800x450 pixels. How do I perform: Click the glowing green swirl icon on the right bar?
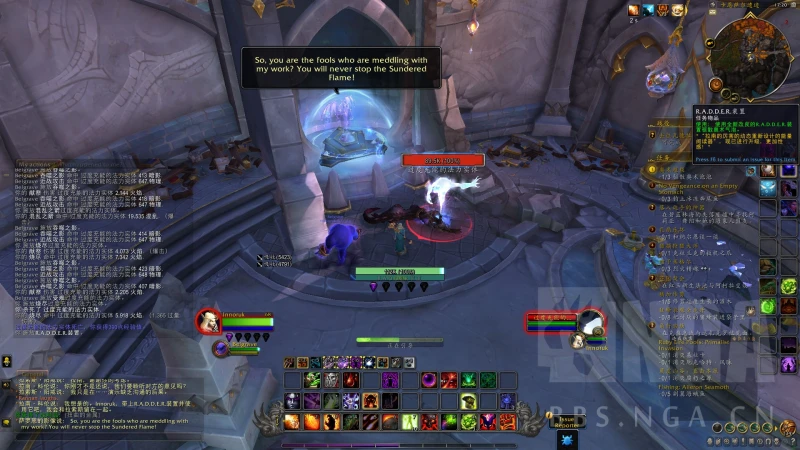[x=767, y=307]
